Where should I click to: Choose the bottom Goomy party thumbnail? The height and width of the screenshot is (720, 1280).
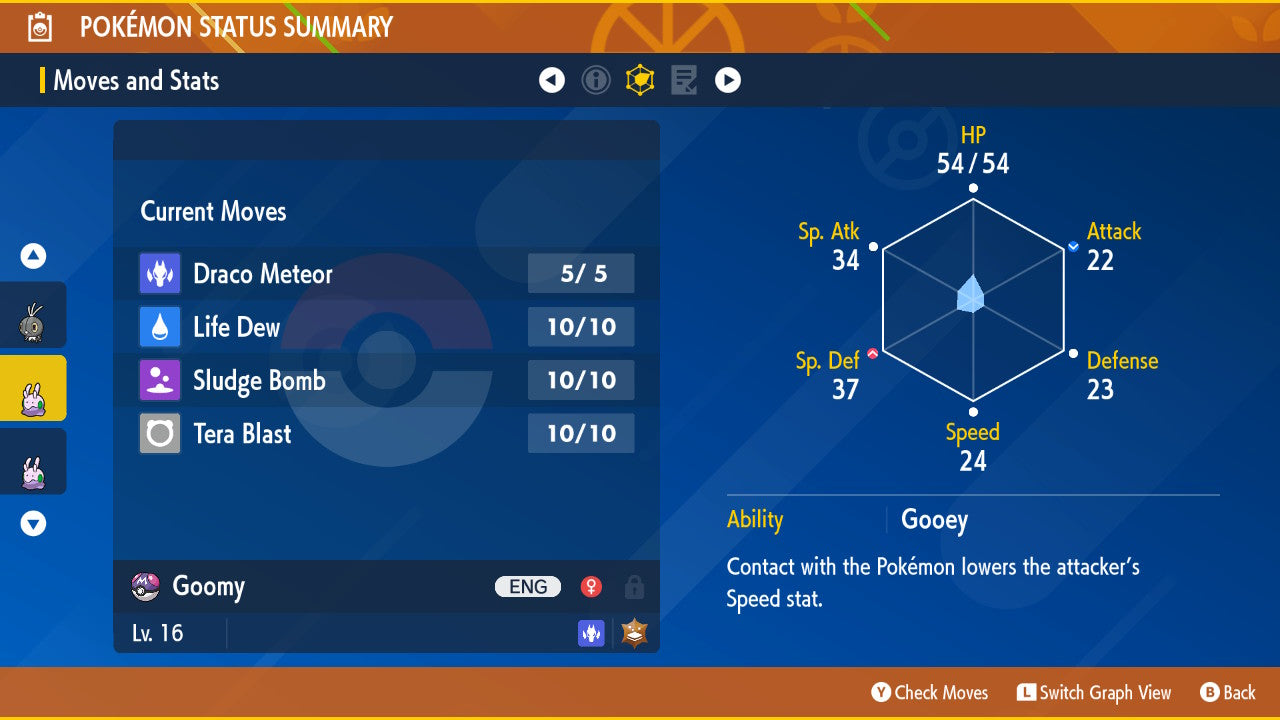click(x=33, y=462)
